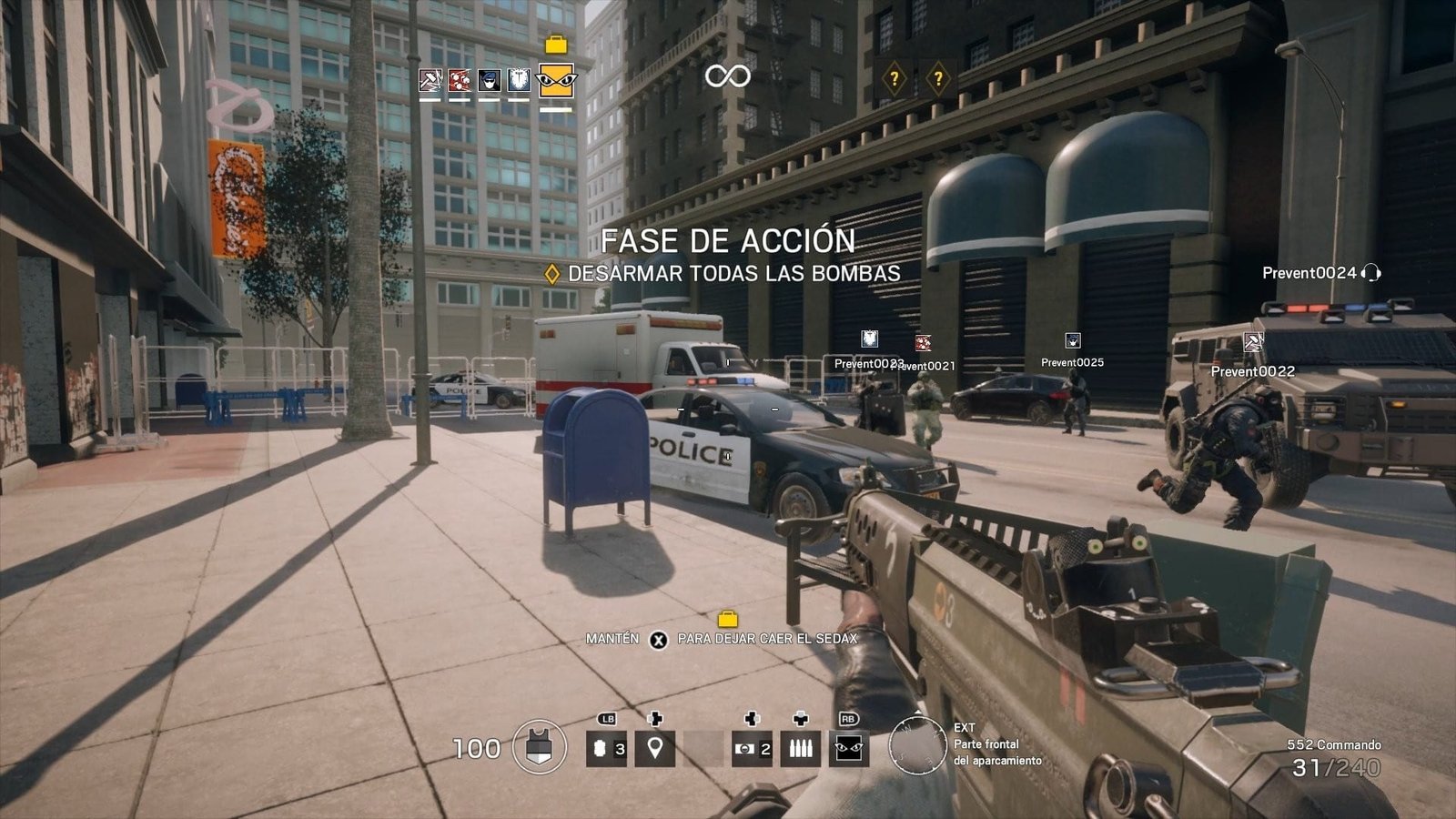This screenshot has height=819, width=1456.
Task: Select the yellow Jackal eyes operator icon
Action: coord(556,80)
